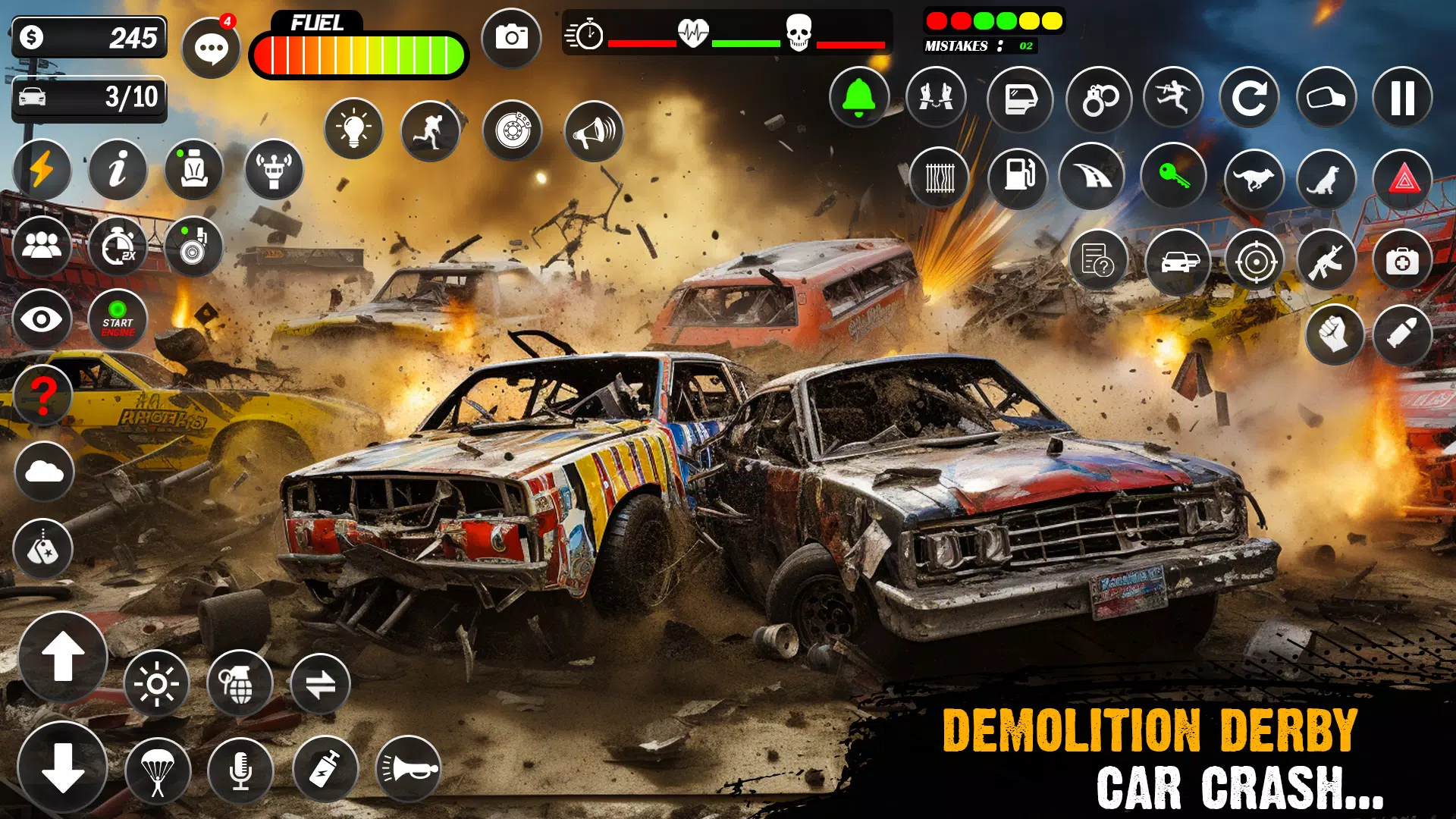The image size is (1456, 819).
Task: Click the fuel gauge bar
Action: [x=360, y=53]
